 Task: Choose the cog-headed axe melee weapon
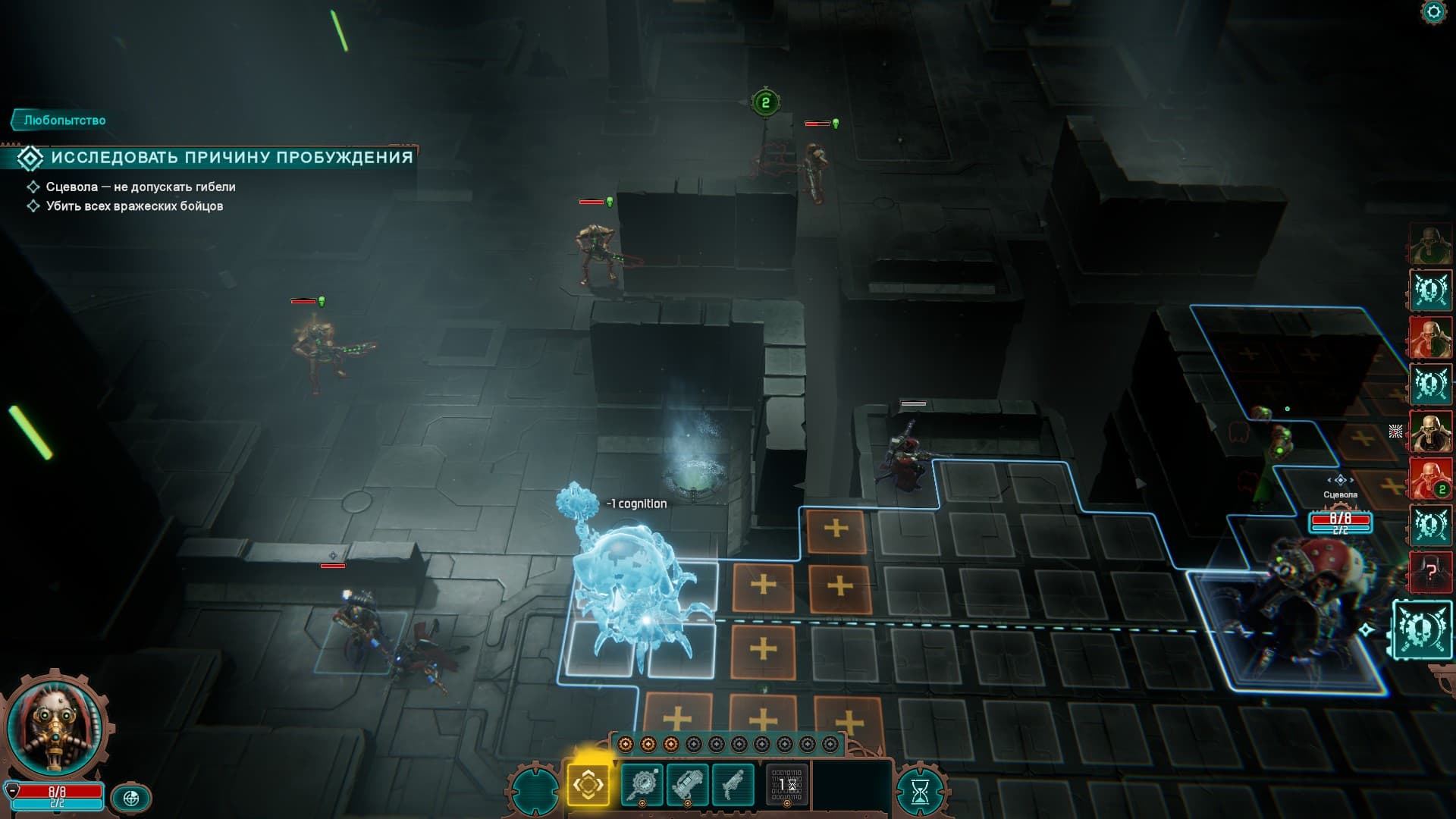(x=642, y=784)
